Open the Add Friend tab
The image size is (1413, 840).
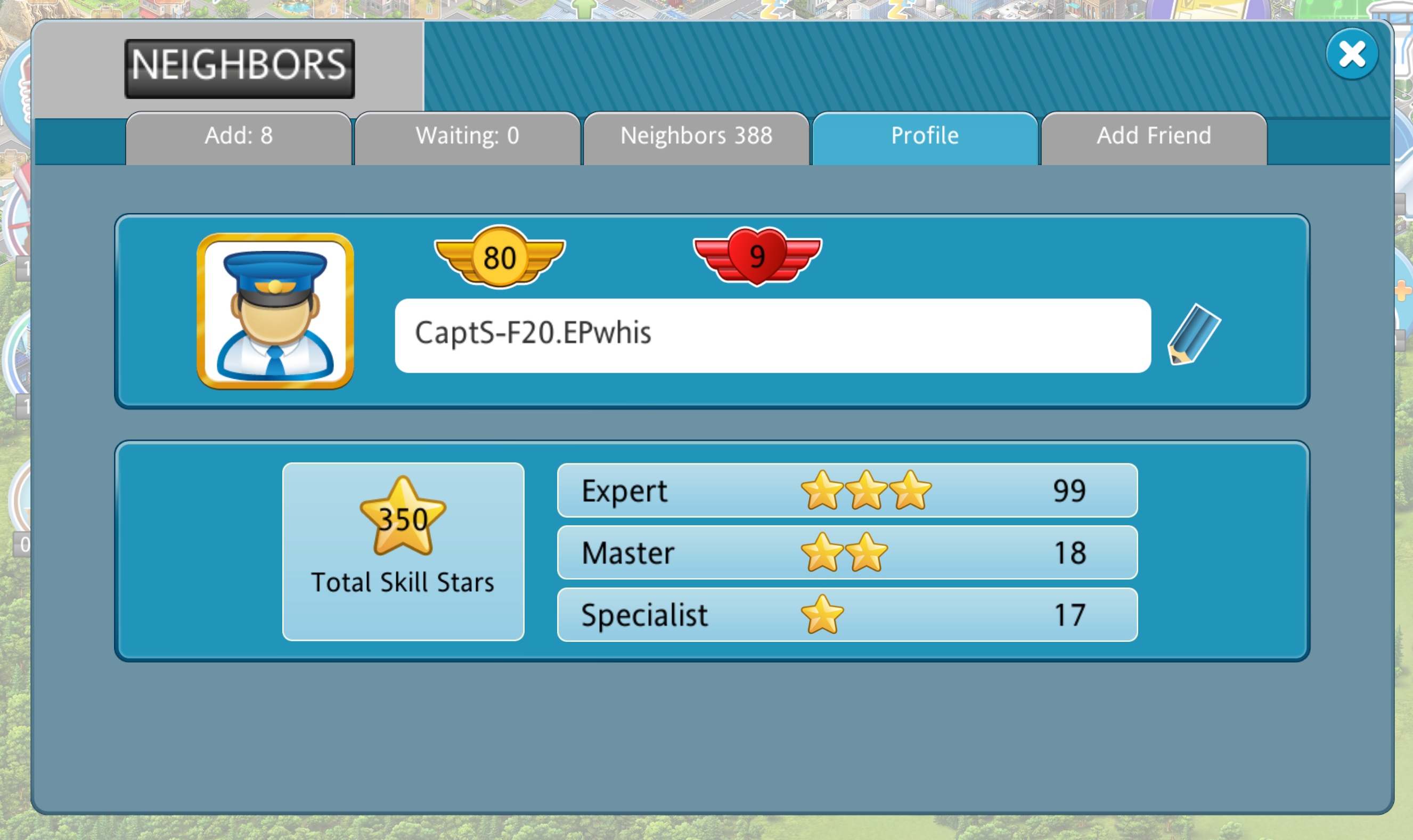[x=1153, y=137]
